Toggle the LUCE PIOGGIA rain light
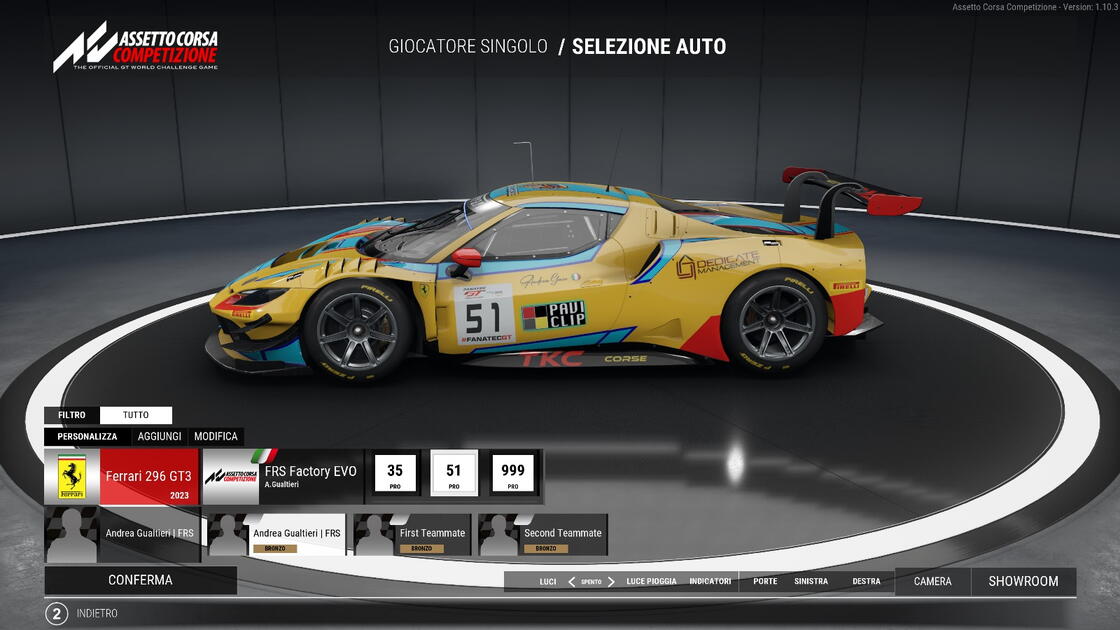 click(x=651, y=582)
